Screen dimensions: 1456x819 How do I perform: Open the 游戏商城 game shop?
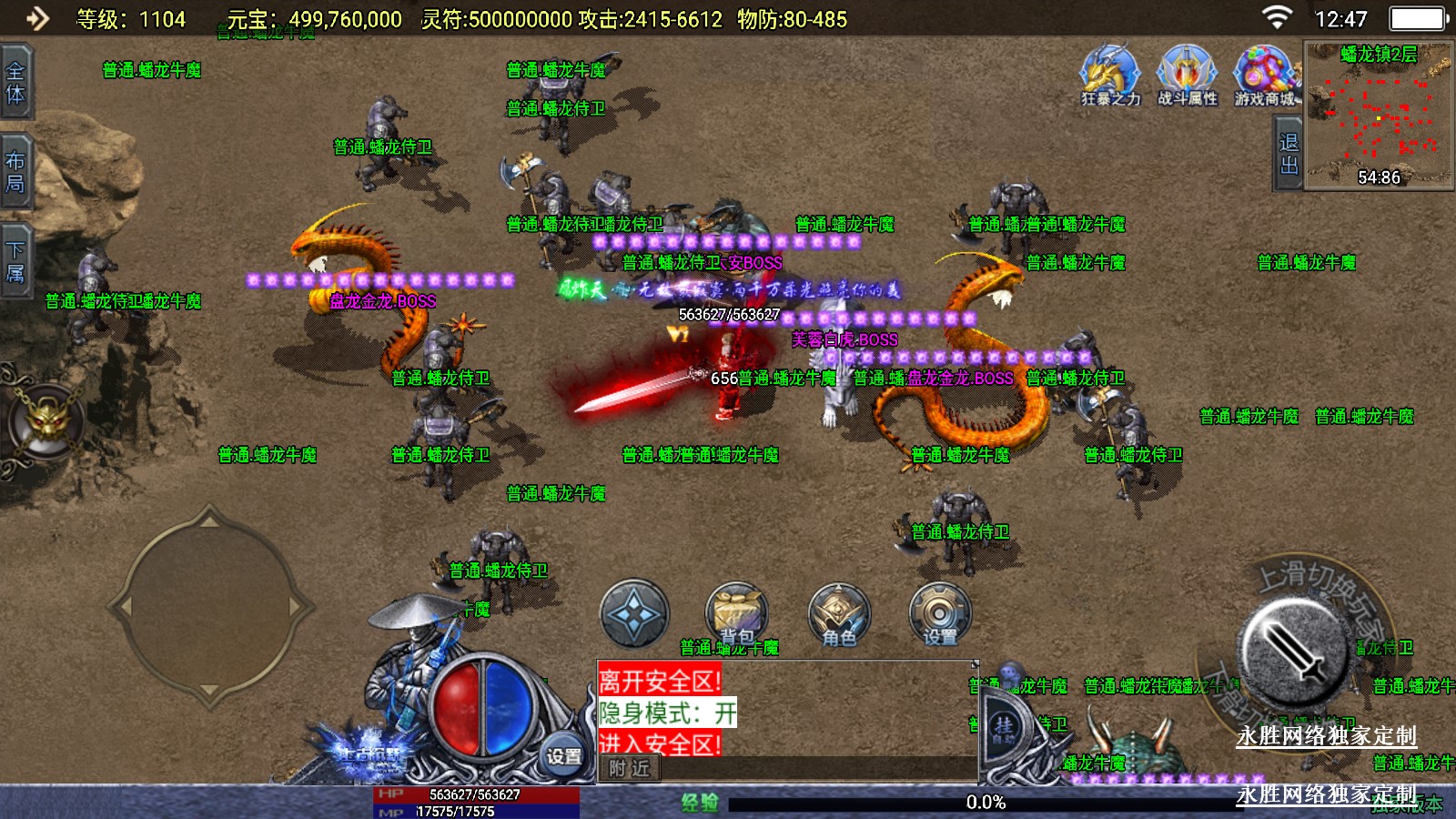coord(1264,75)
